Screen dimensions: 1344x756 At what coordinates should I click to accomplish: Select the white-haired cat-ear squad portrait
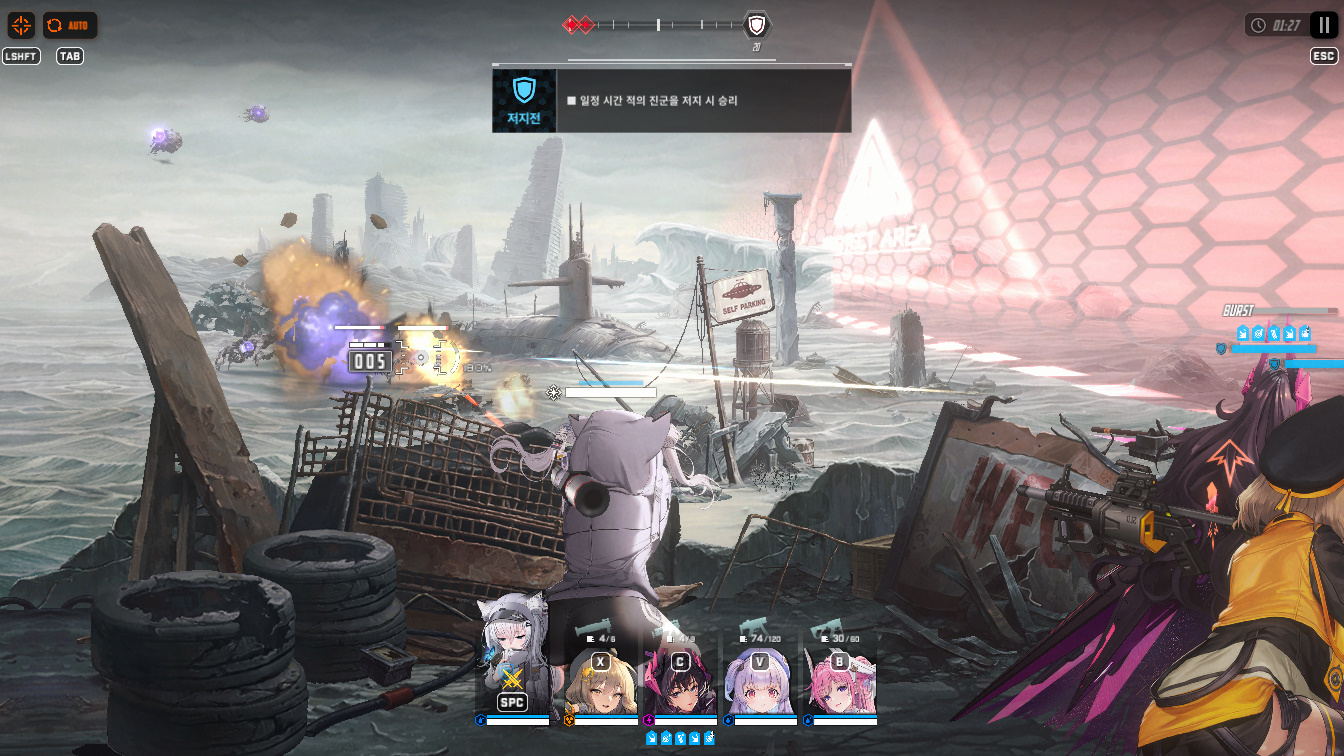(x=512, y=665)
